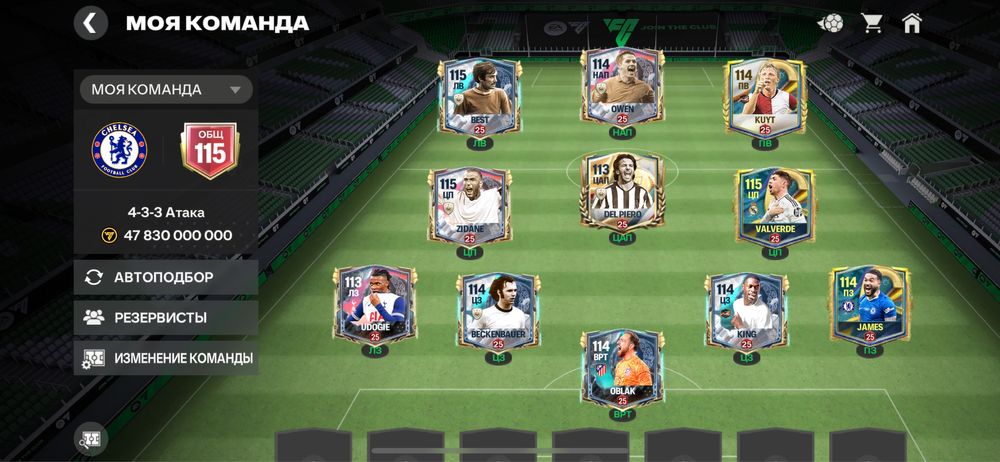This screenshot has height=462, width=1000.
Task: Pick the James right-back card
Action: tap(870, 302)
